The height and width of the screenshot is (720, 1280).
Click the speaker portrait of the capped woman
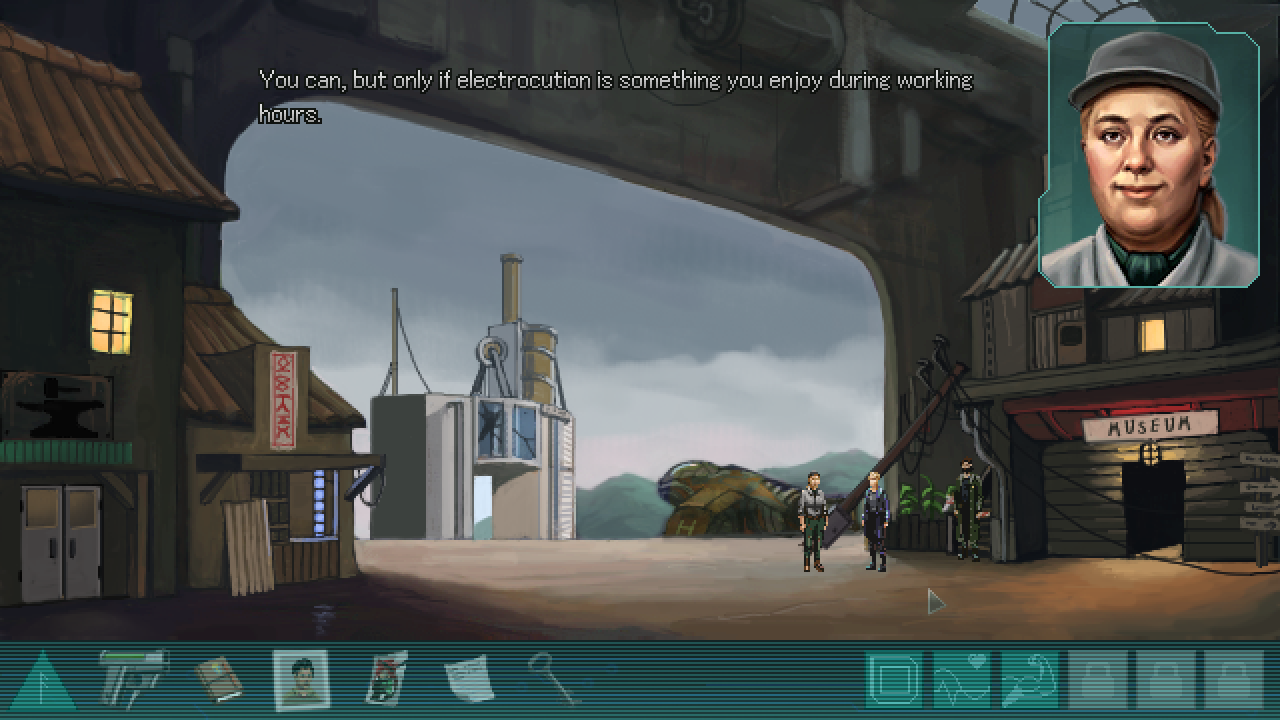pyautogui.click(x=1150, y=155)
